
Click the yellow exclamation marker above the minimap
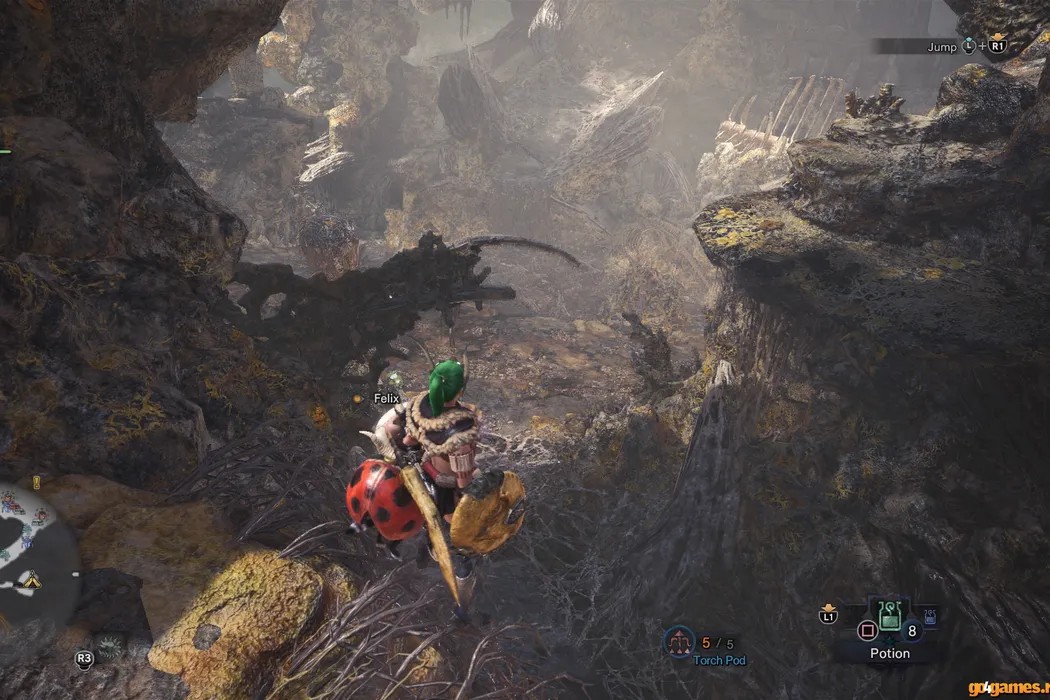(x=36, y=481)
